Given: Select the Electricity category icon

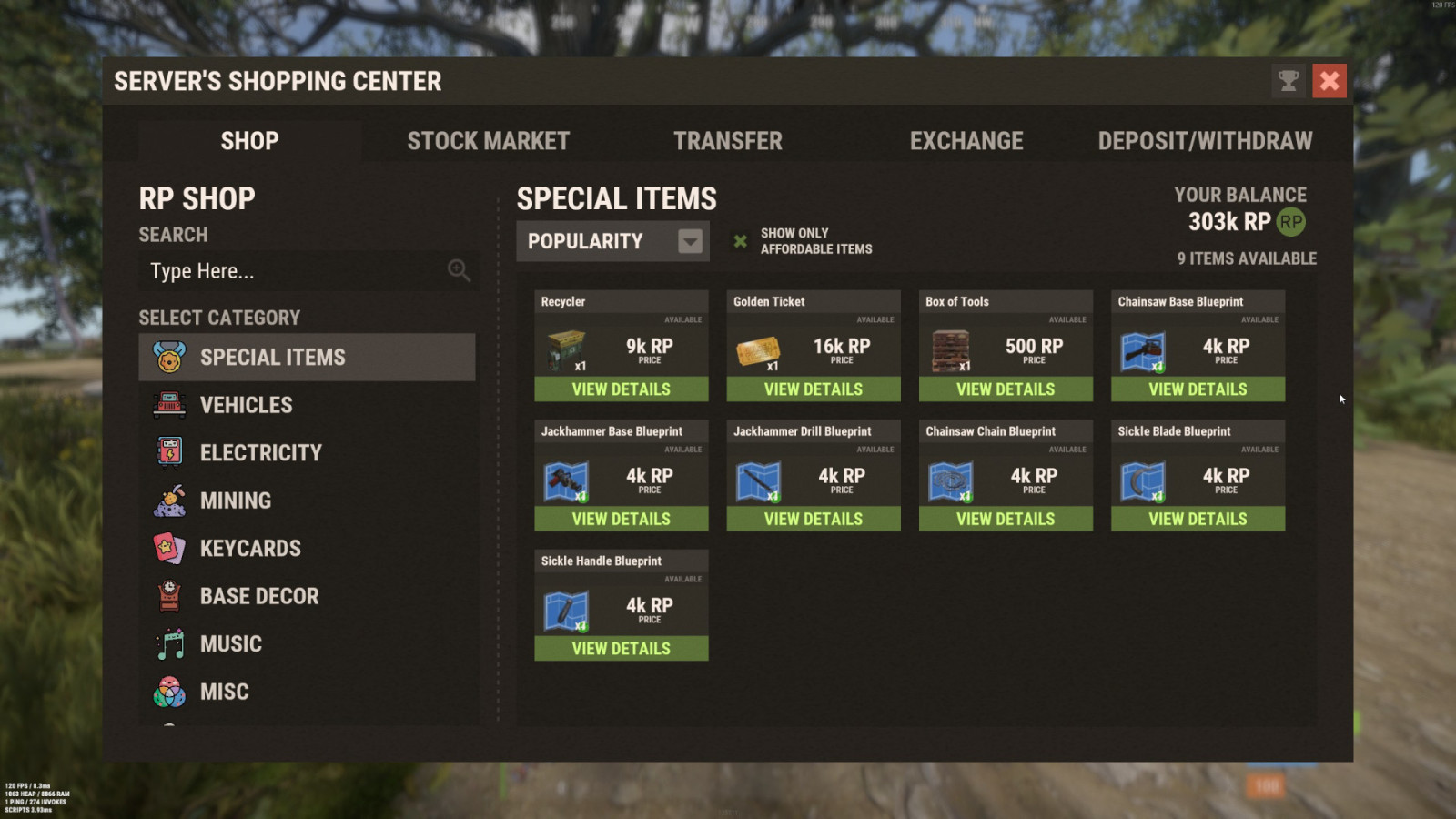Looking at the screenshot, I should [167, 452].
